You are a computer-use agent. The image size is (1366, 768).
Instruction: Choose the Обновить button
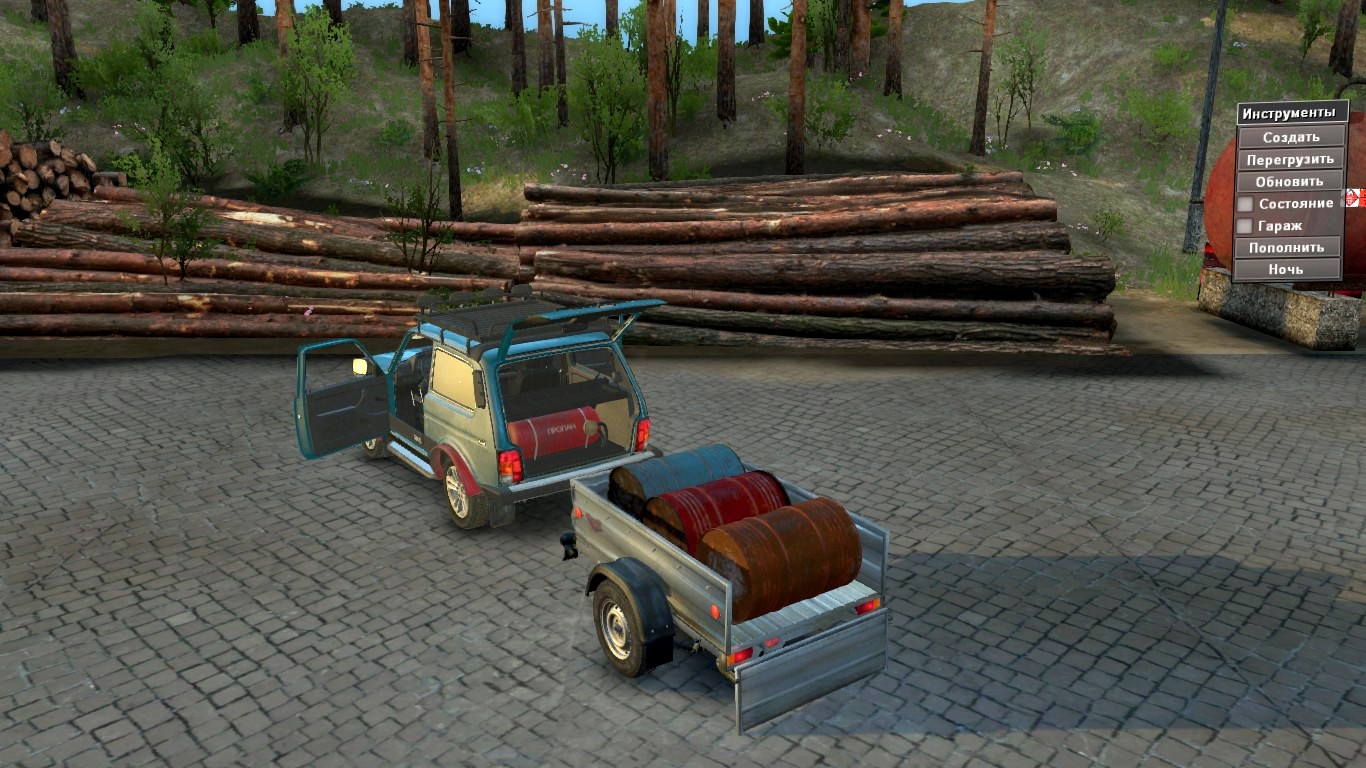click(x=1290, y=181)
